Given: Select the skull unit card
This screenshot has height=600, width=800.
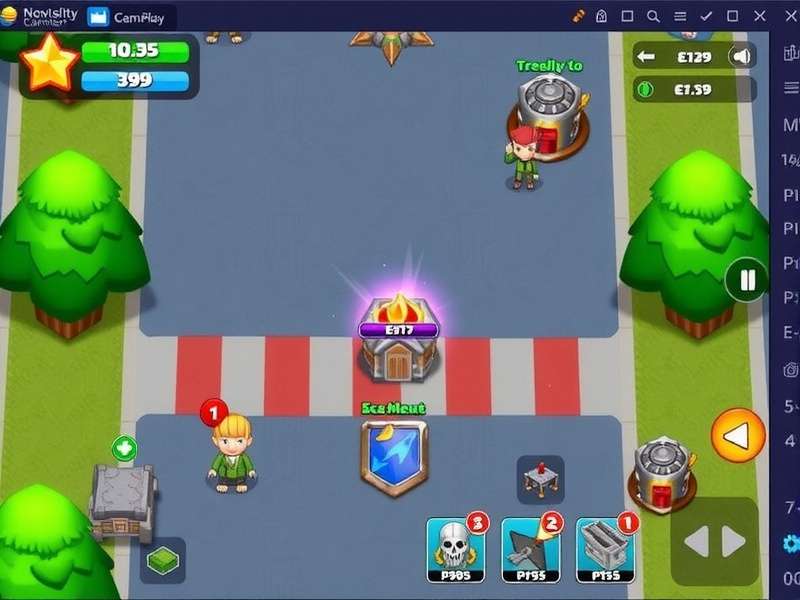Looking at the screenshot, I should 455,548.
